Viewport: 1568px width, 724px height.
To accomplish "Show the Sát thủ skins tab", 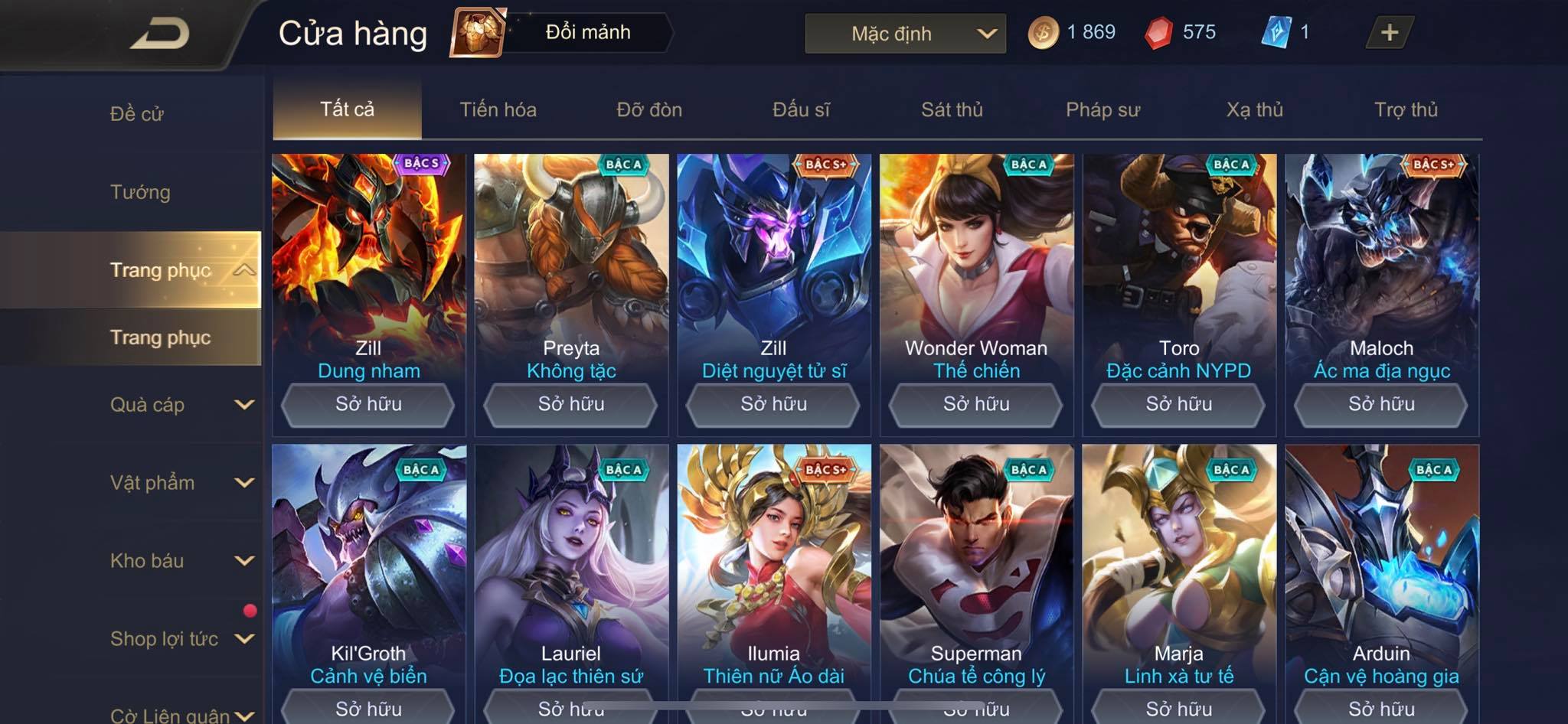I will pyautogui.click(x=952, y=110).
